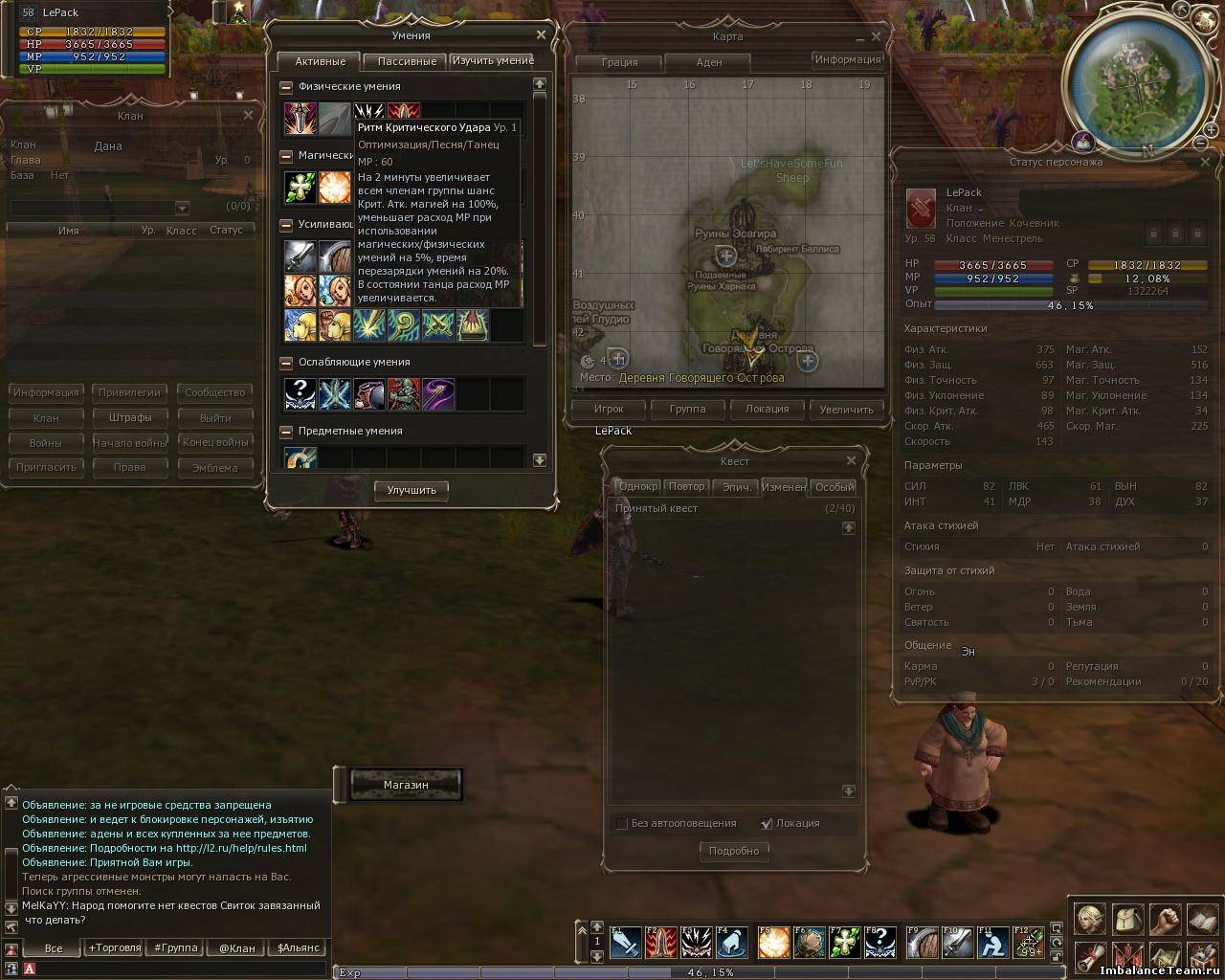Screen dimensions: 1225x980
Task: Switch to the Грация map tab
Action: click(x=619, y=62)
